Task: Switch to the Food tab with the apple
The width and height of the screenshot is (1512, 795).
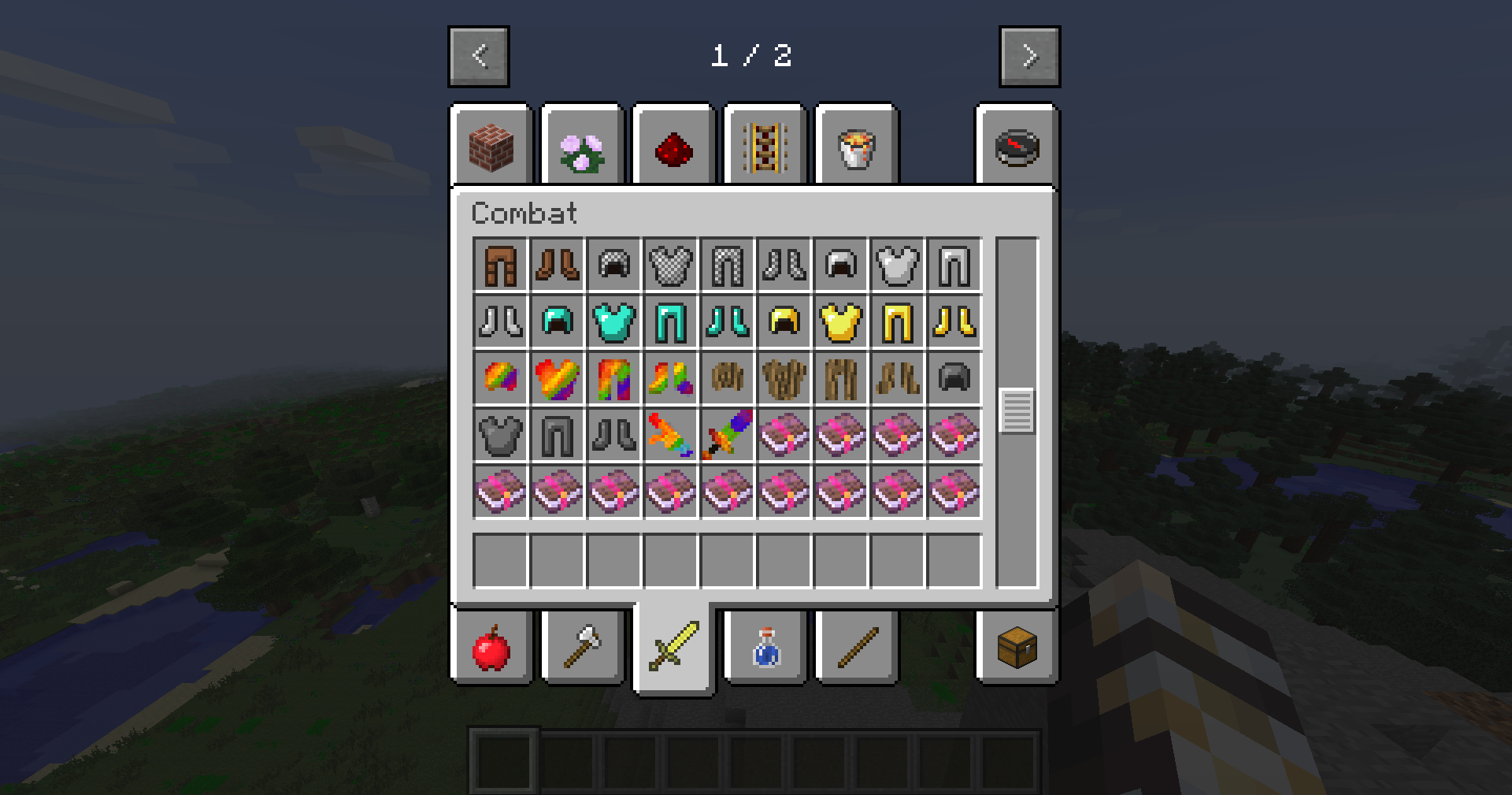Action: pyautogui.click(x=491, y=648)
